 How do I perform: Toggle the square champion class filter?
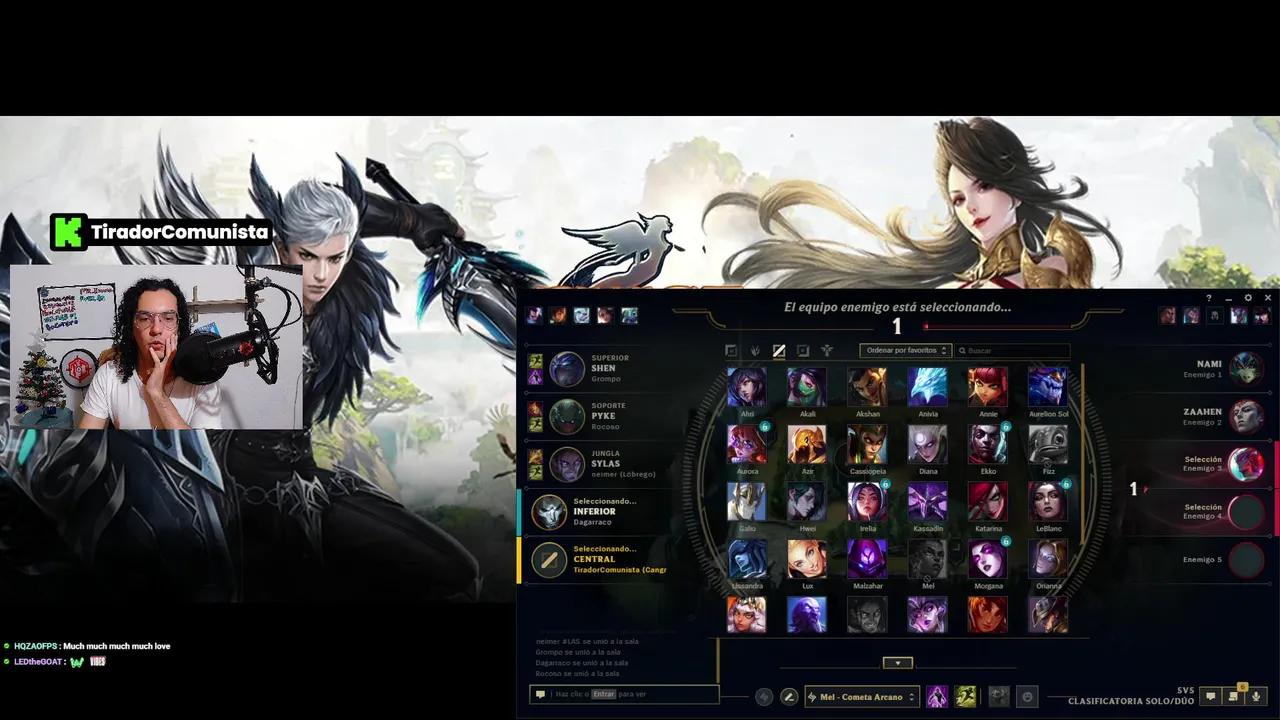click(x=803, y=350)
